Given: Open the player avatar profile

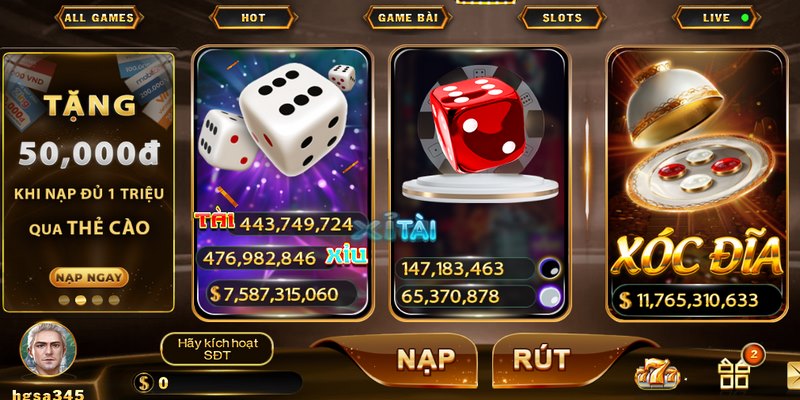Looking at the screenshot, I should 48,350.
